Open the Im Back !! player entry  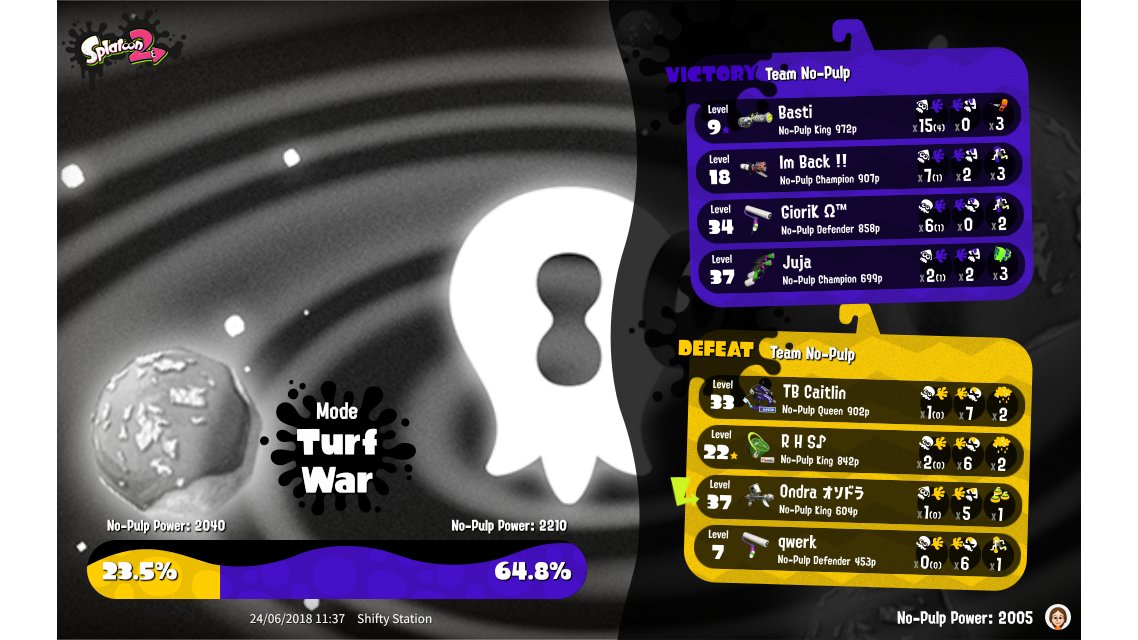coord(858,169)
